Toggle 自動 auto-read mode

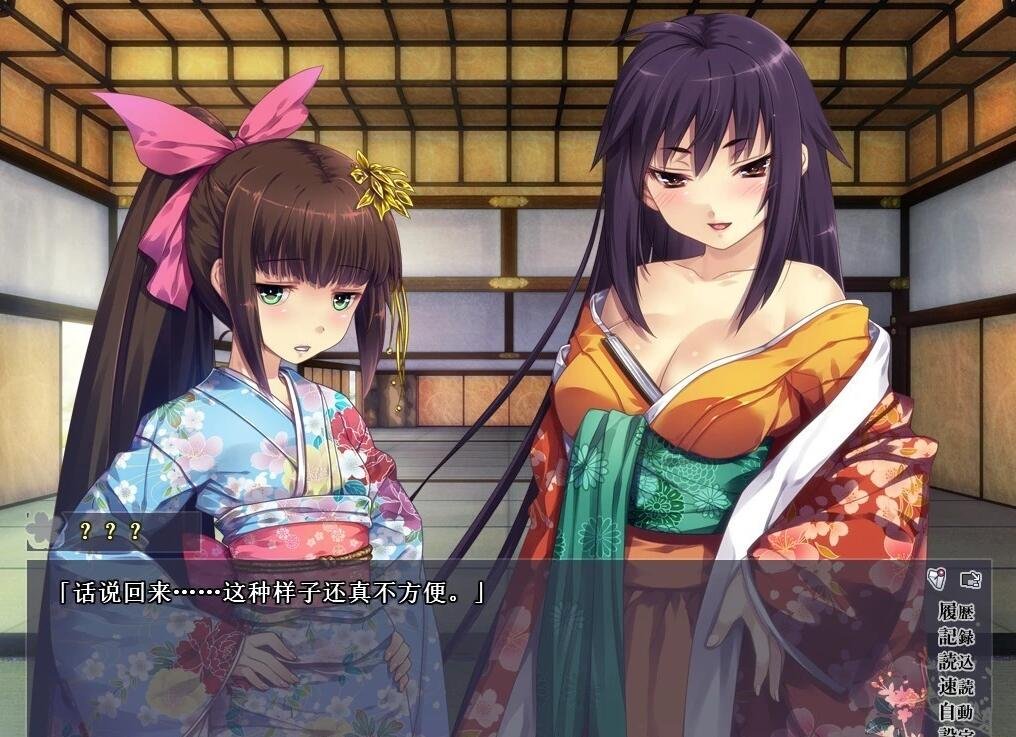tap(955, 711)
